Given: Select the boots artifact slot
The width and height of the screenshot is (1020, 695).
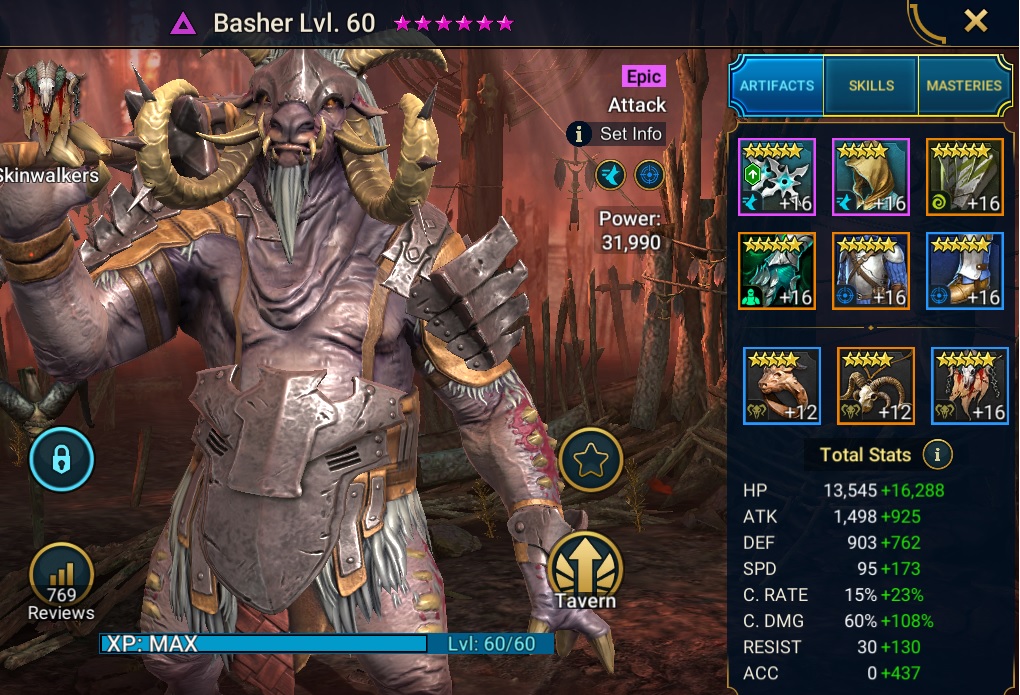Looking at the screenshot, I should pos(965,271).
